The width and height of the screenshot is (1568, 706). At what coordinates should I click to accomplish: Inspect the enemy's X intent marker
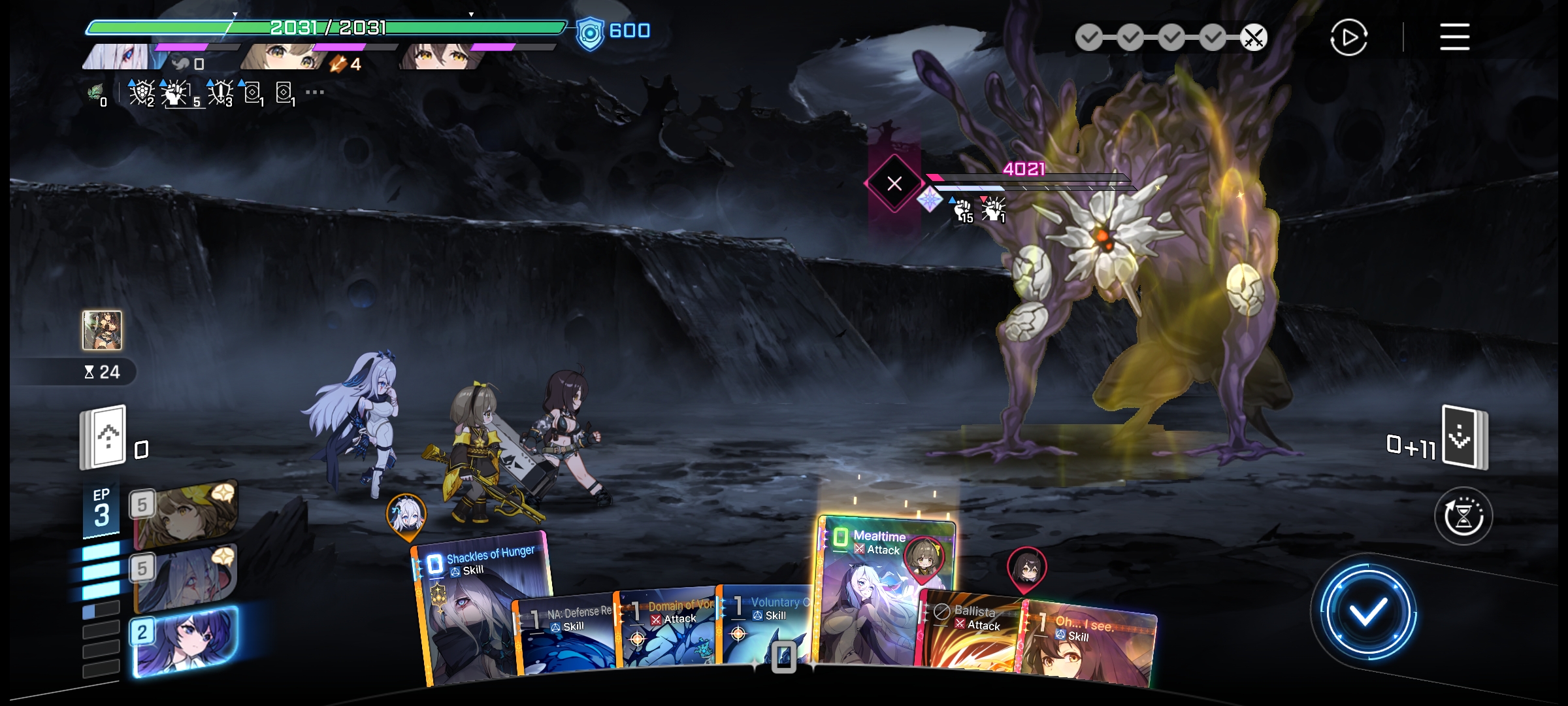point(894,184)
